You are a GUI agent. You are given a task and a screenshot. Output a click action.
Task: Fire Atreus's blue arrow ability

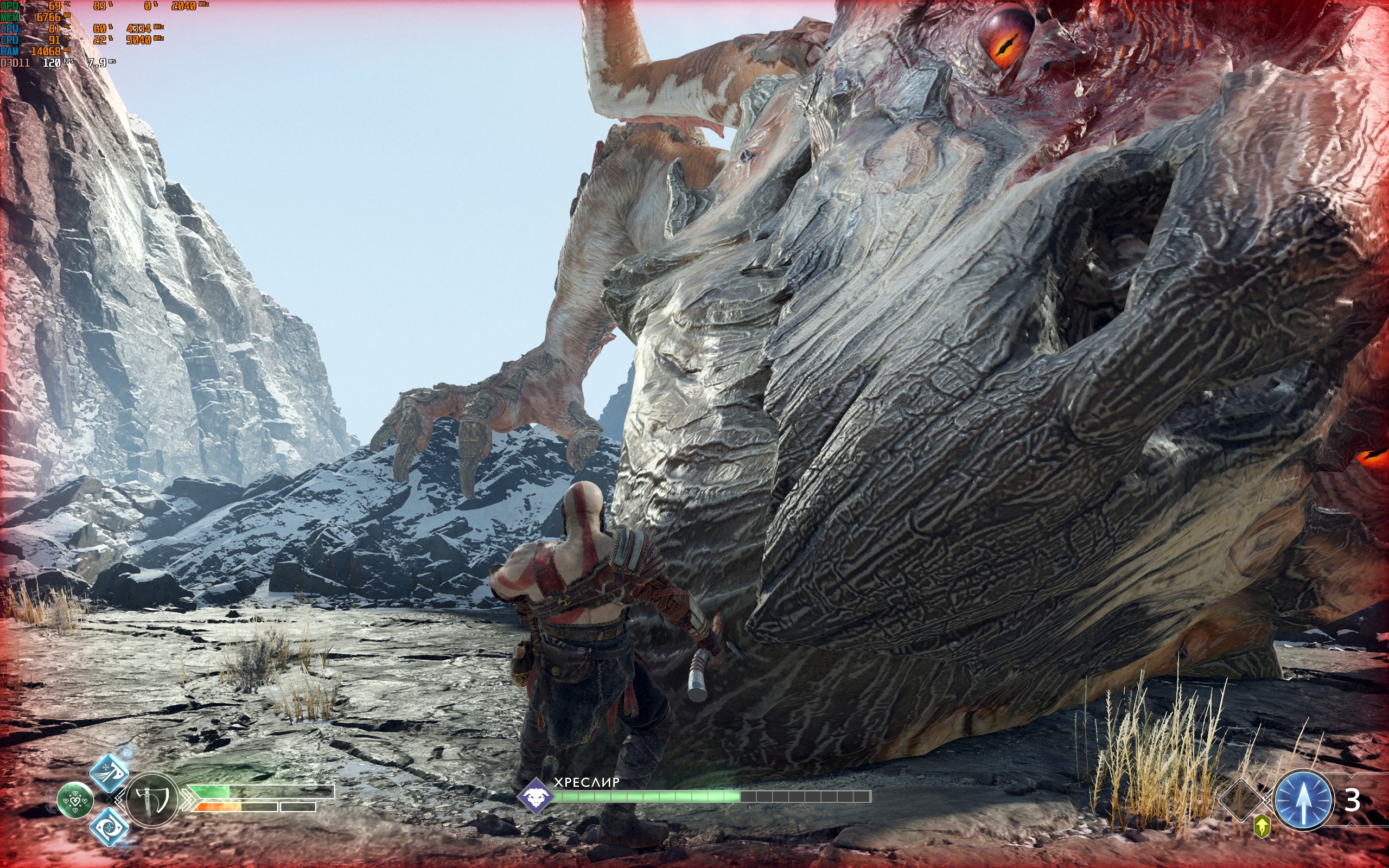click(x=1303, y=800)
